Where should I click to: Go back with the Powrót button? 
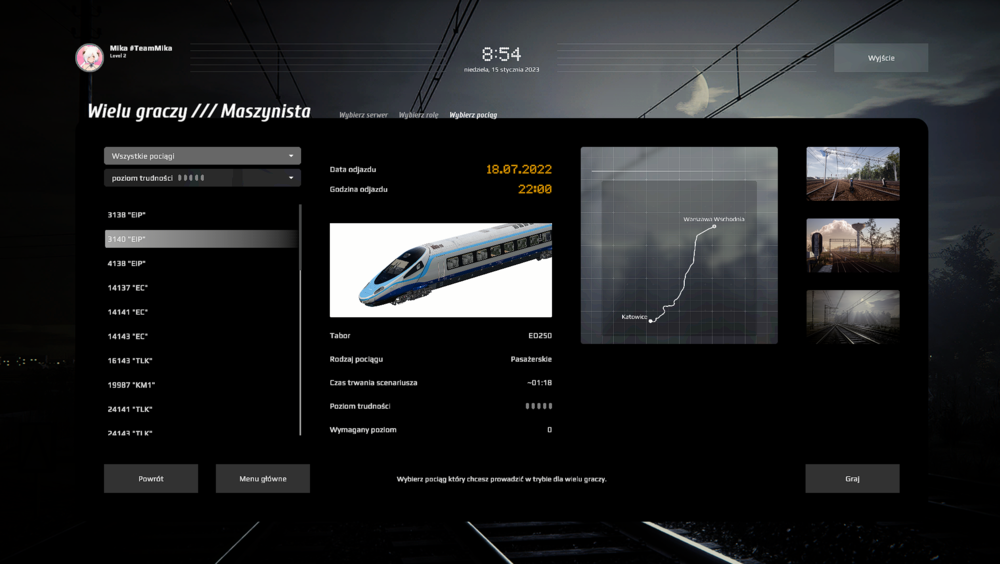point(151,478)
